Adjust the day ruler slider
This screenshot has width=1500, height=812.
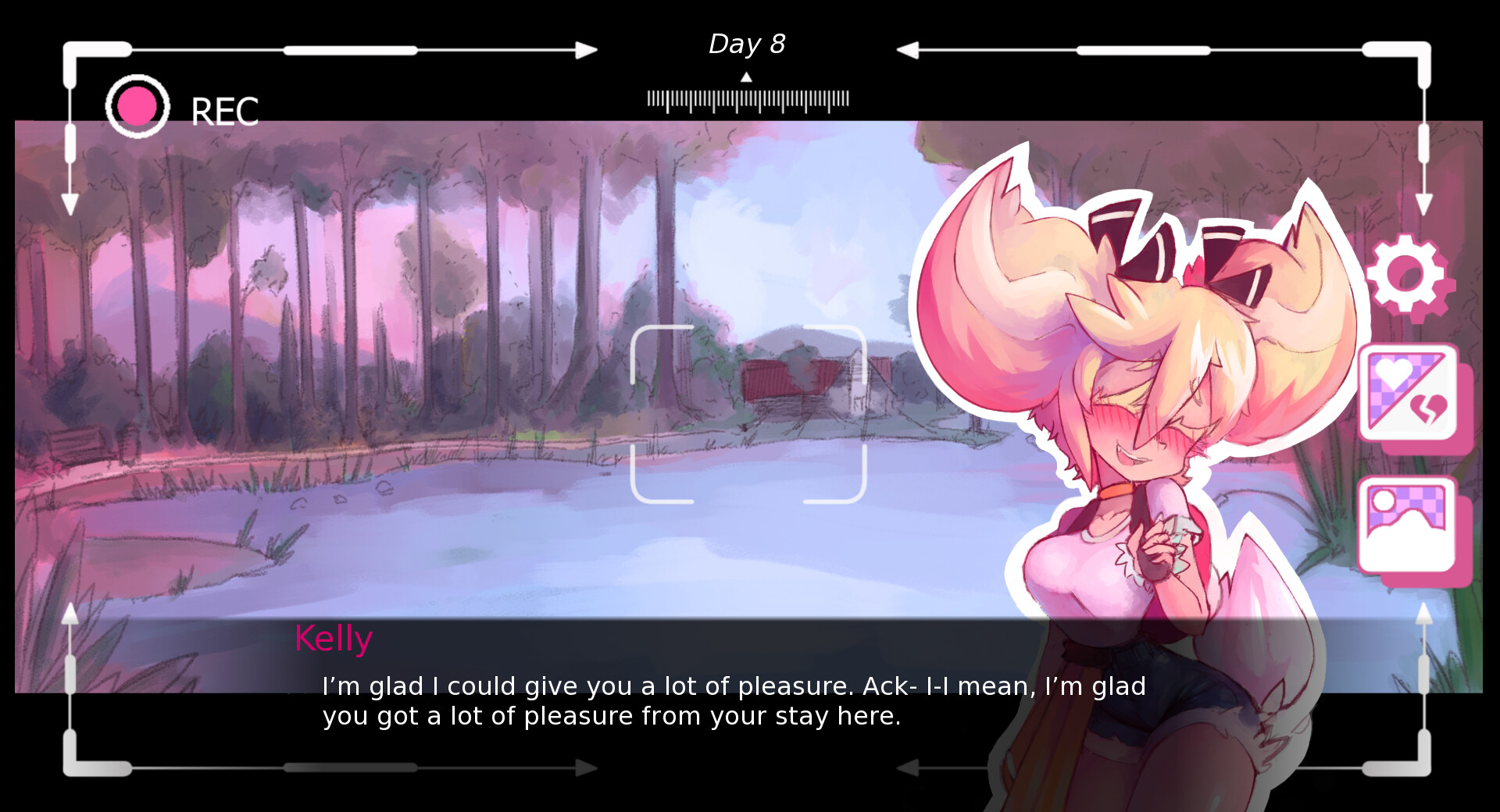(x=746, y=97)
